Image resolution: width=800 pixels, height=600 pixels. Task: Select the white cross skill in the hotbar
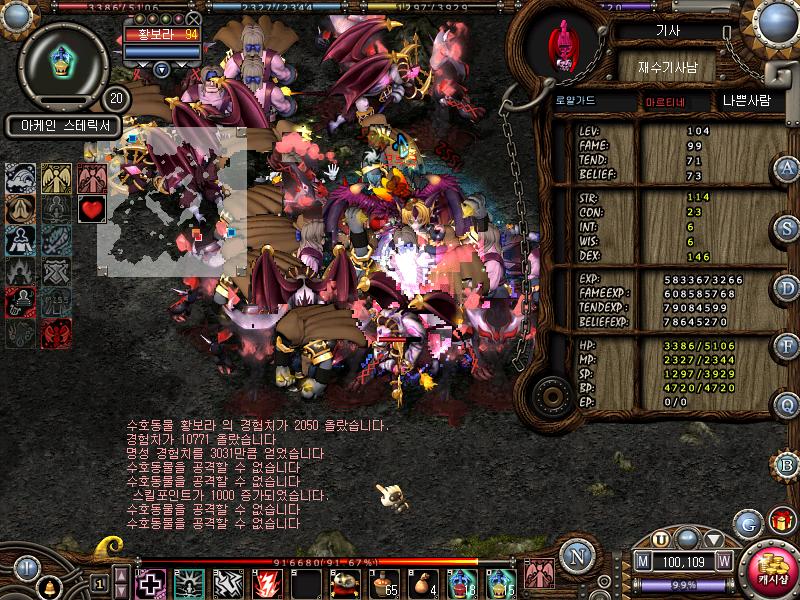[x=151, y=582]
